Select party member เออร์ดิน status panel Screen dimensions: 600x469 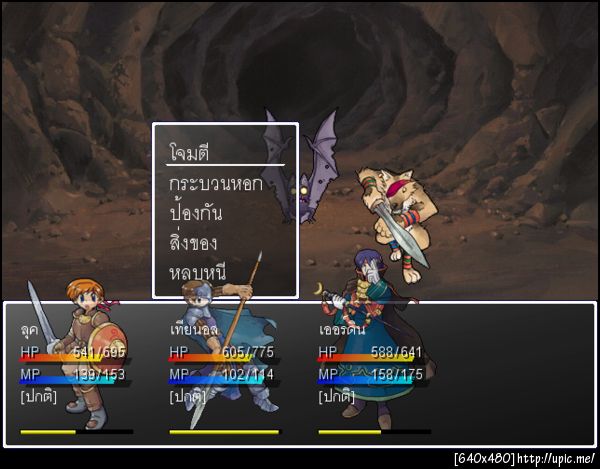click(x=374, y=372)
